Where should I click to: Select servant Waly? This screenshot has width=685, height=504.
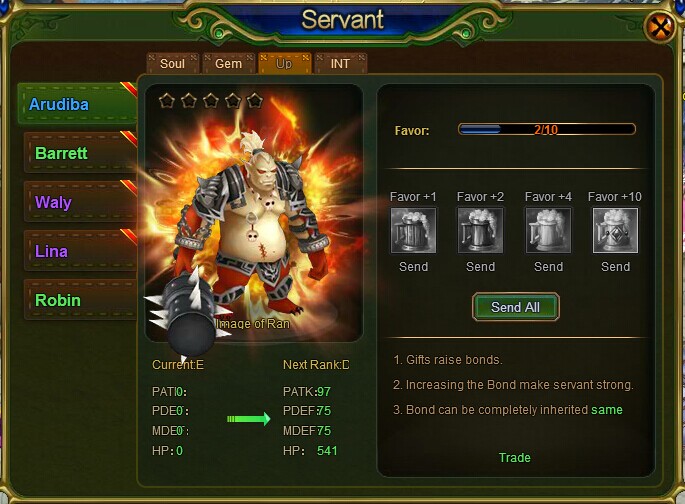[x=76, y=202]
